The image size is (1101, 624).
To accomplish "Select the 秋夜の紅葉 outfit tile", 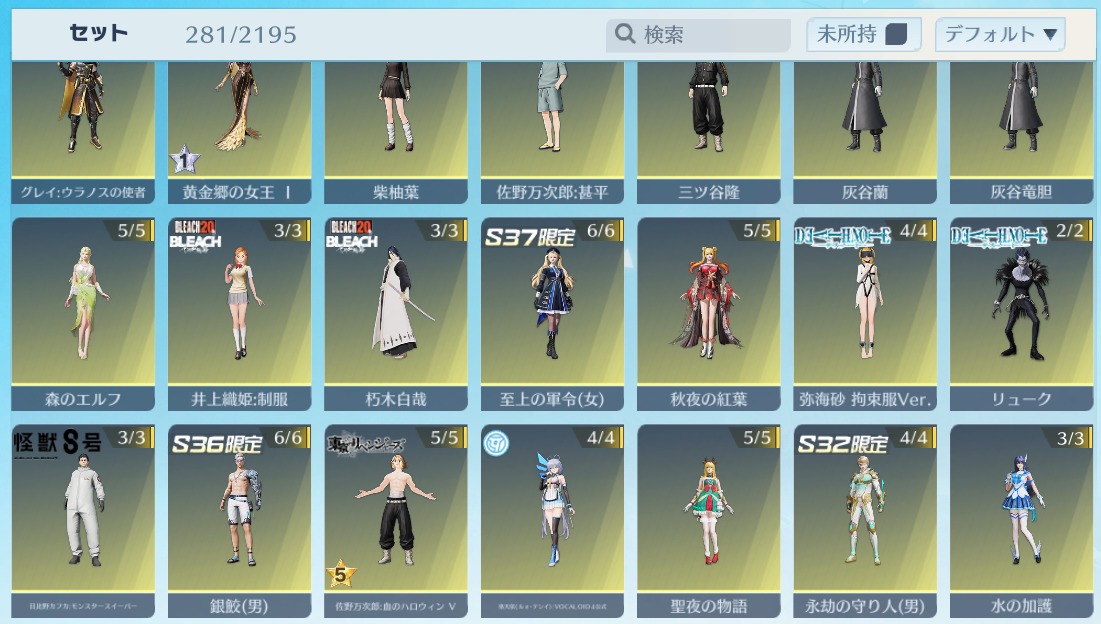I will 709,311.
